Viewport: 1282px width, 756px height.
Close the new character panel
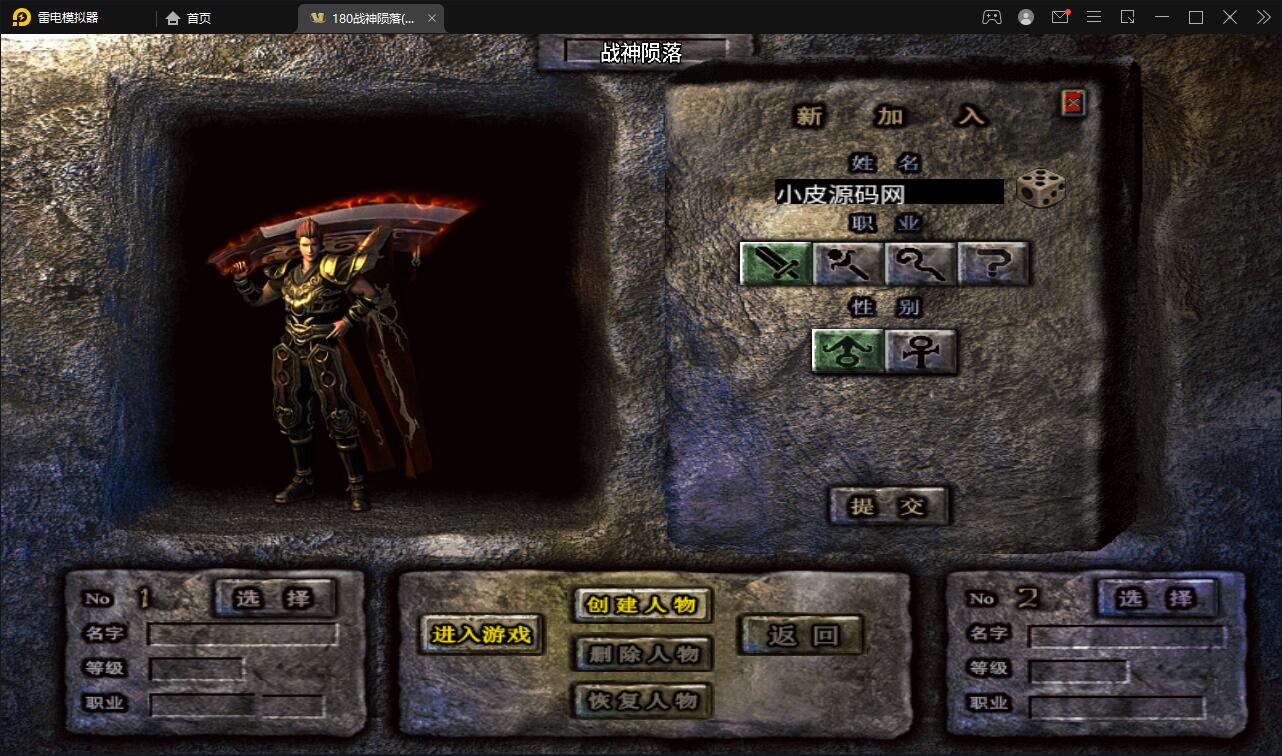tap(1073, 102)
